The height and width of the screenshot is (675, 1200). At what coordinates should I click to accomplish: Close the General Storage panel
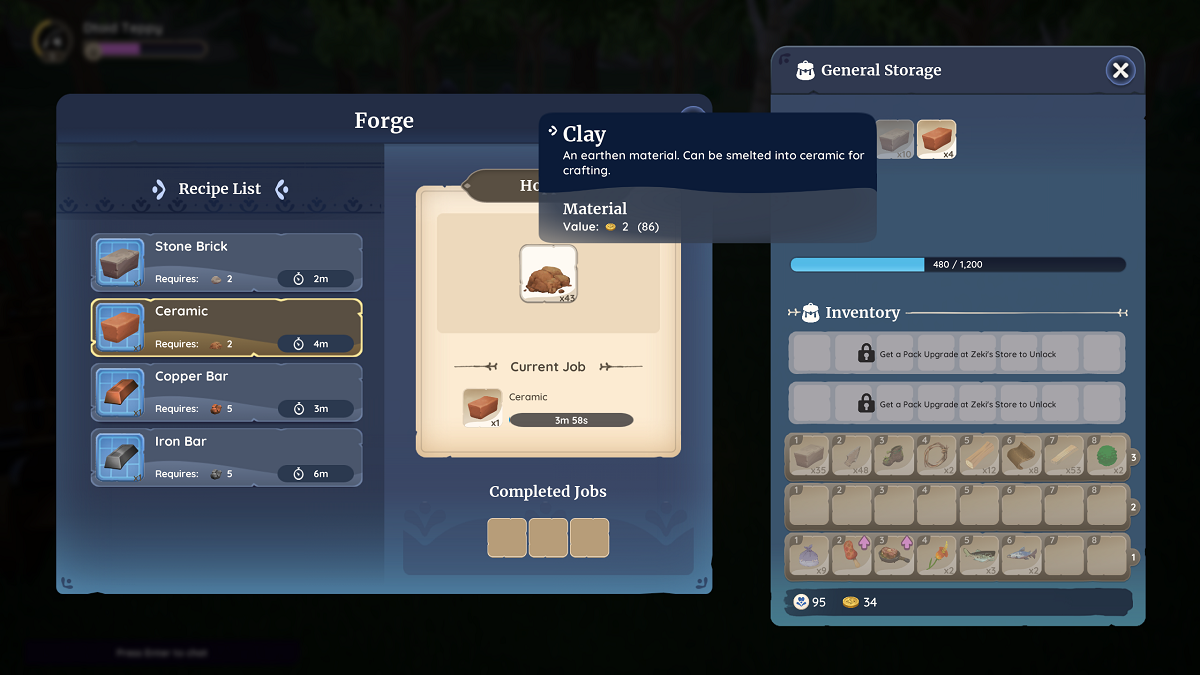click(x=1120, y=70)
